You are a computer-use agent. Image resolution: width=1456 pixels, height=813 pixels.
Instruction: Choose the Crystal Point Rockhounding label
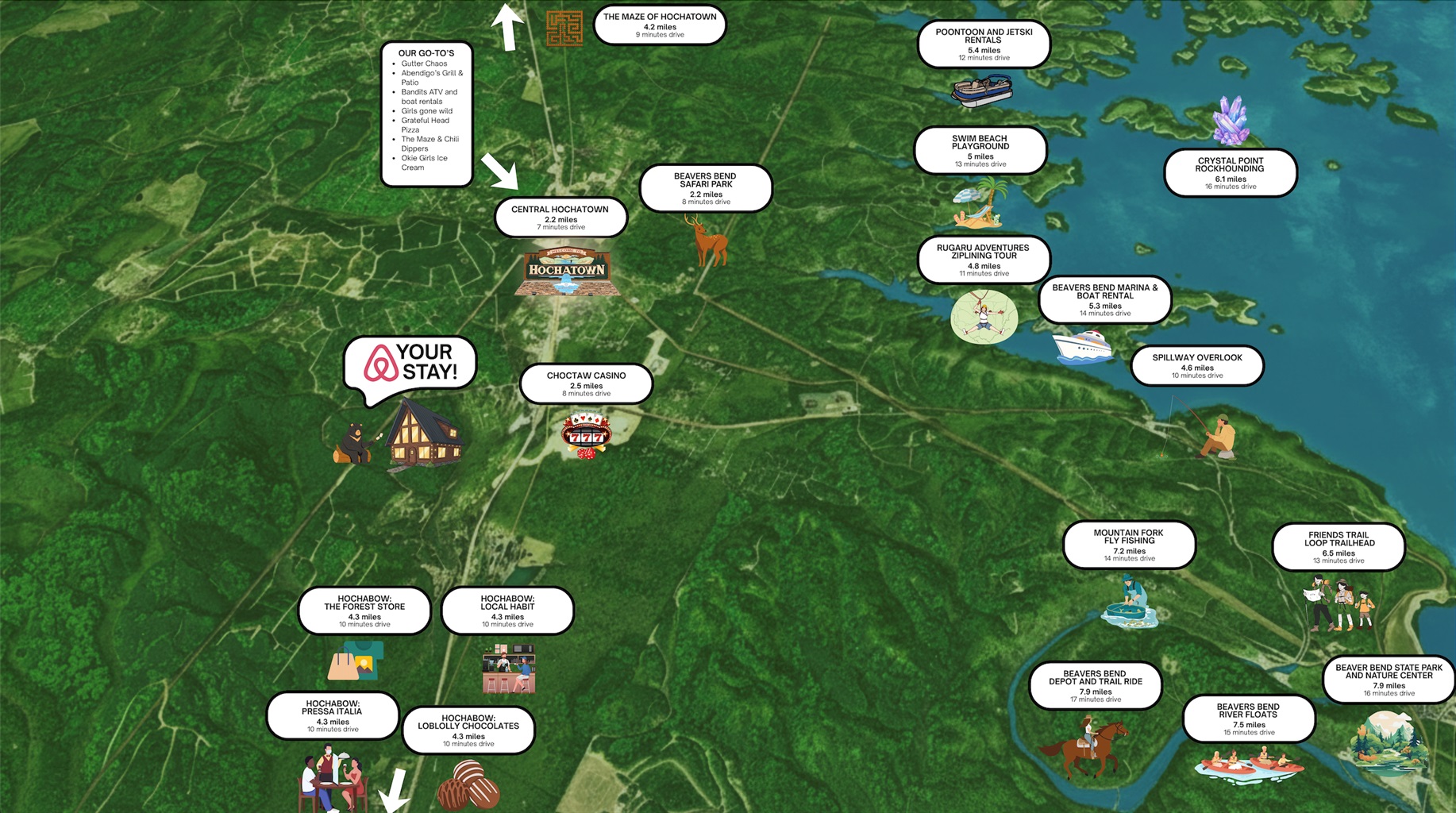[1231, 173]
